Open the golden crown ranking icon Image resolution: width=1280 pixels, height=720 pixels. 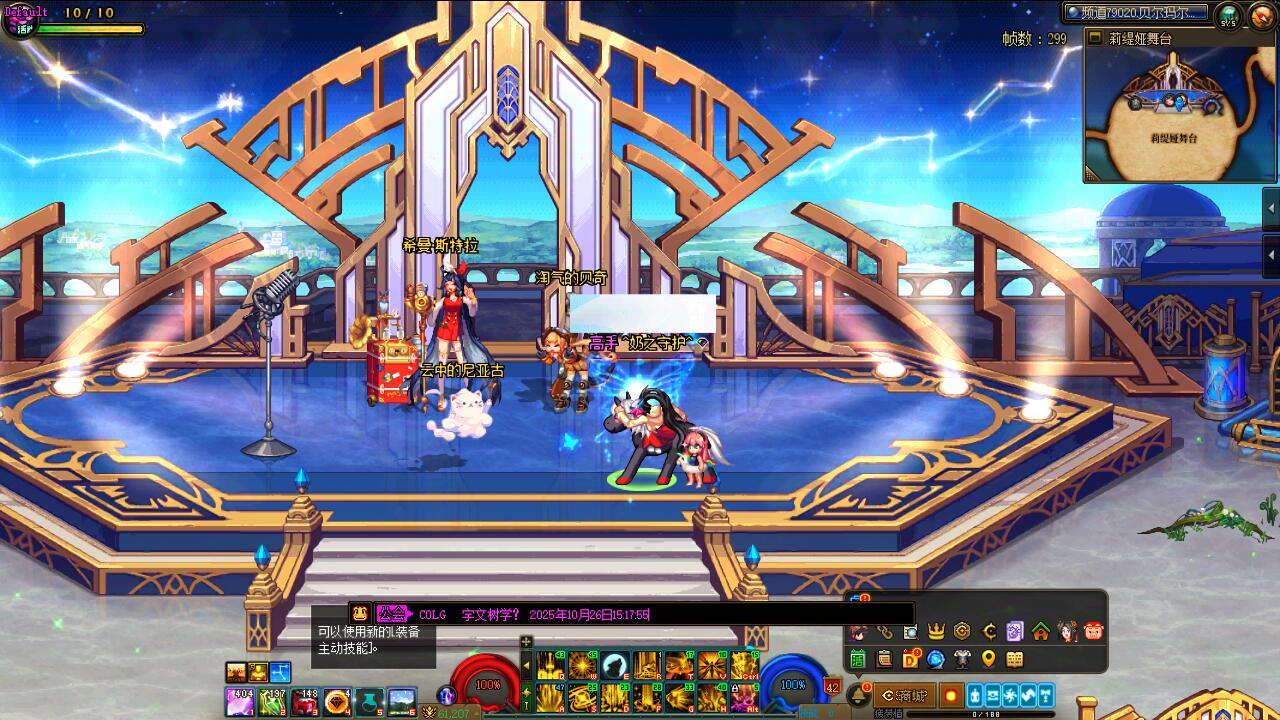tap(936, 631)
